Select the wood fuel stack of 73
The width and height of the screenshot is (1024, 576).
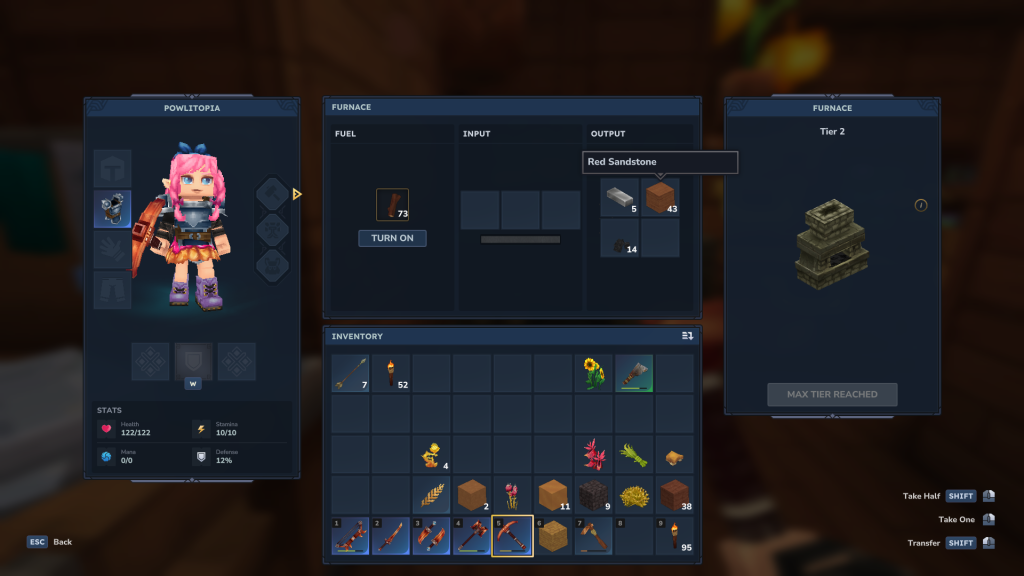tap(392, 205)
